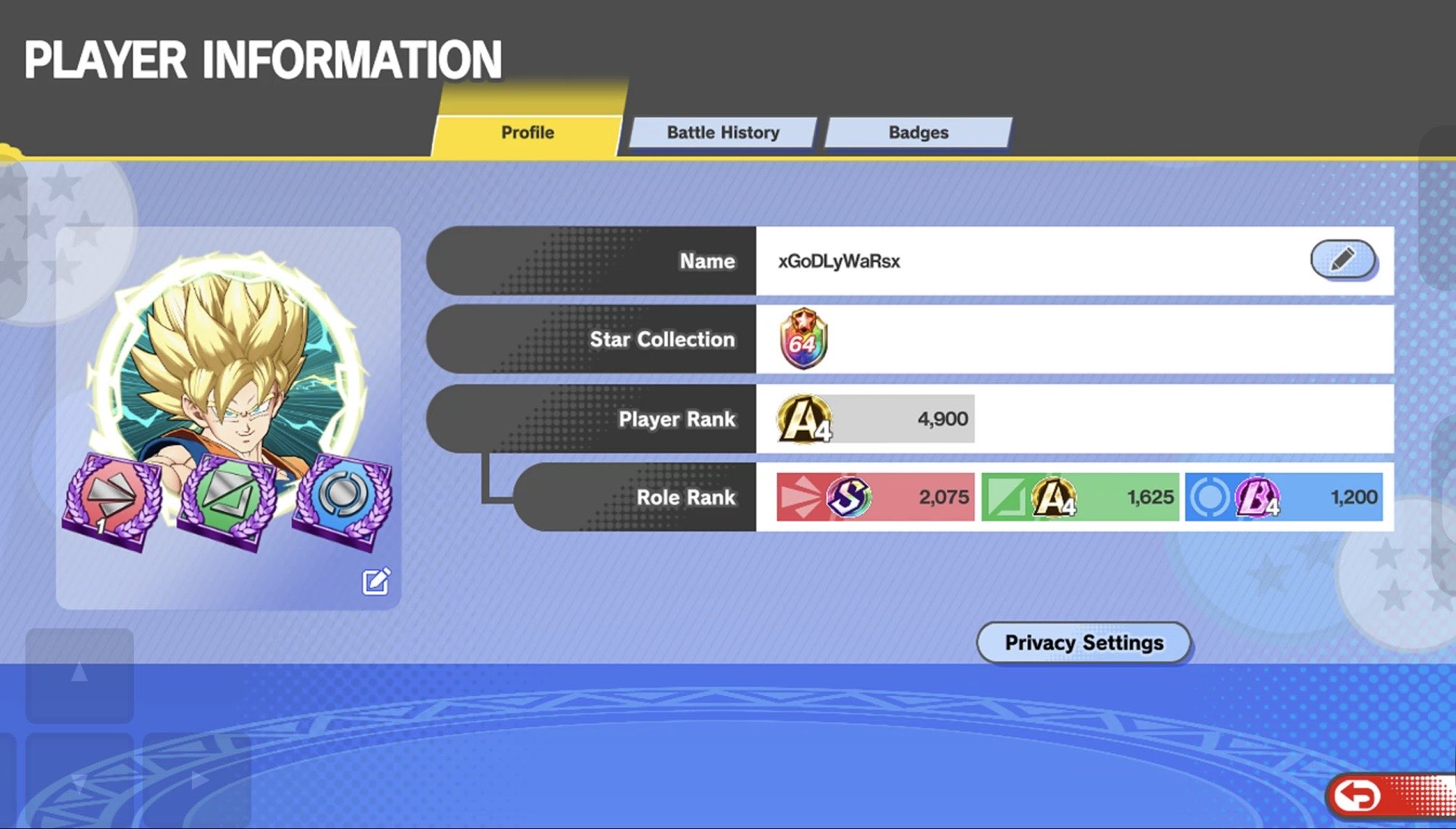The height and width of the screenshot is (829, 1456).
Task: Select the Star Collection 64 badge
Action: pyautogui.click(x=803, y=339)
